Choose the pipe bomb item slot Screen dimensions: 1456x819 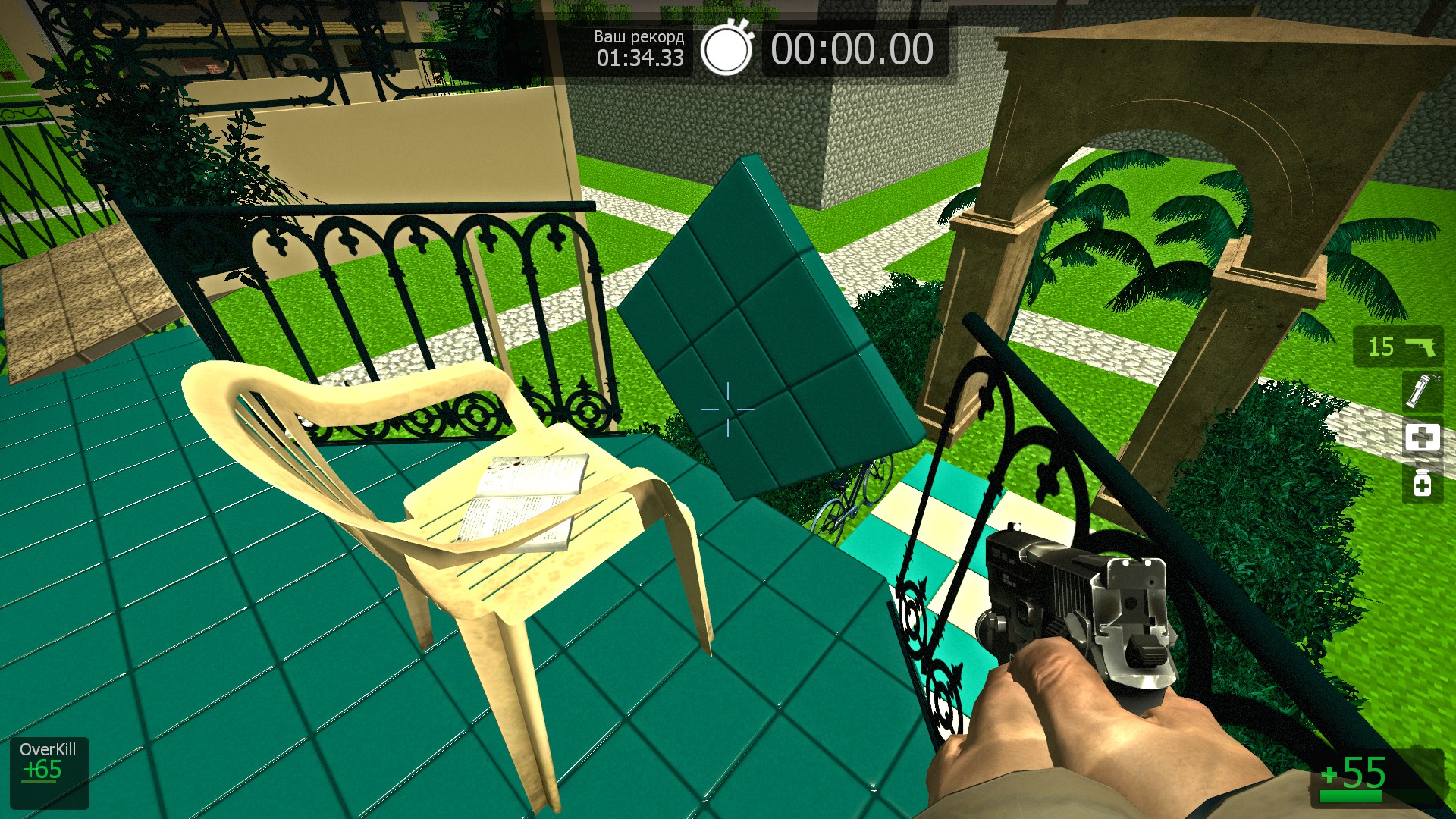tap(1421, 391)
